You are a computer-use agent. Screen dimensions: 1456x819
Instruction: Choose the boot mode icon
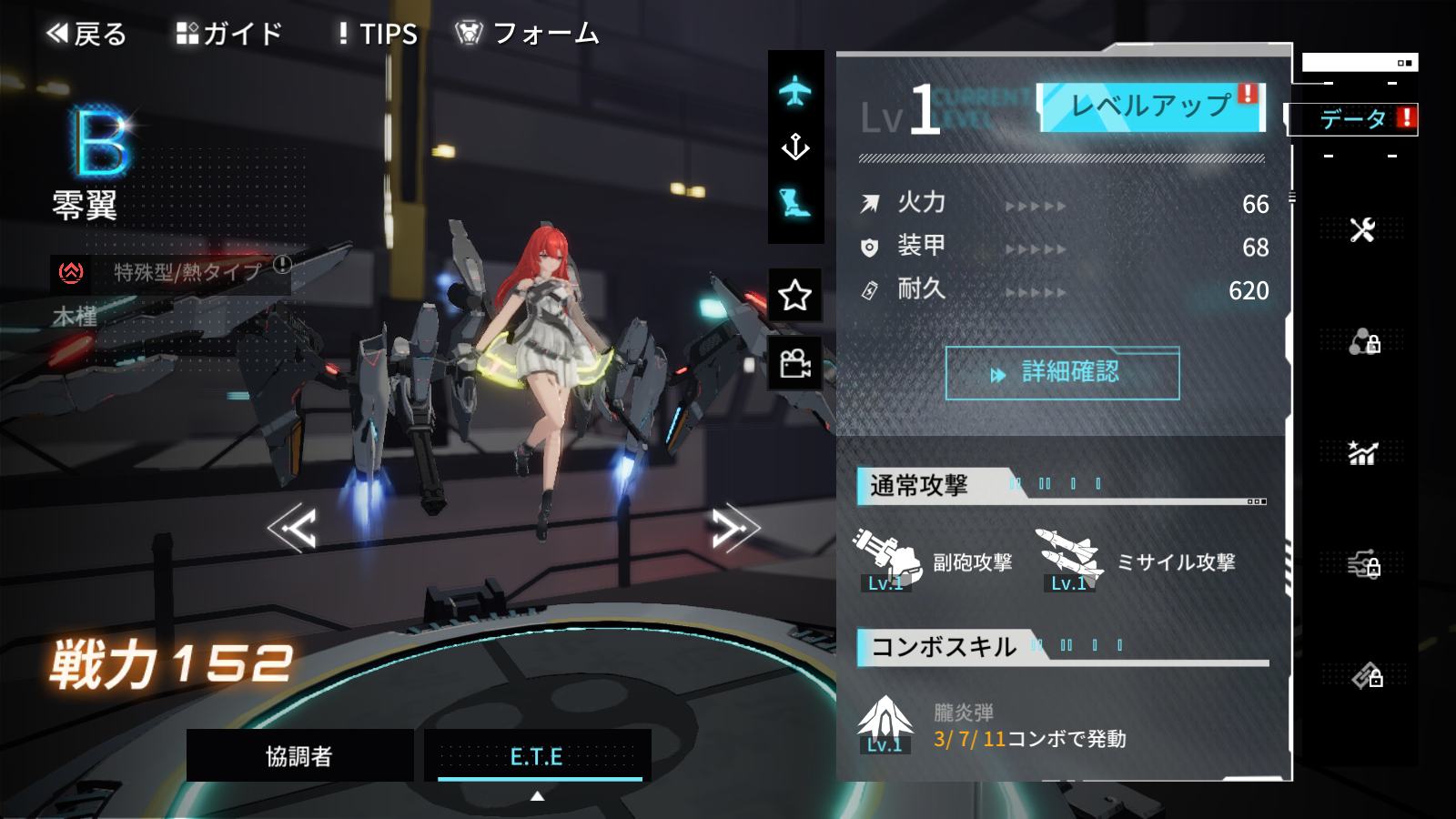click(x=795, y=203)
